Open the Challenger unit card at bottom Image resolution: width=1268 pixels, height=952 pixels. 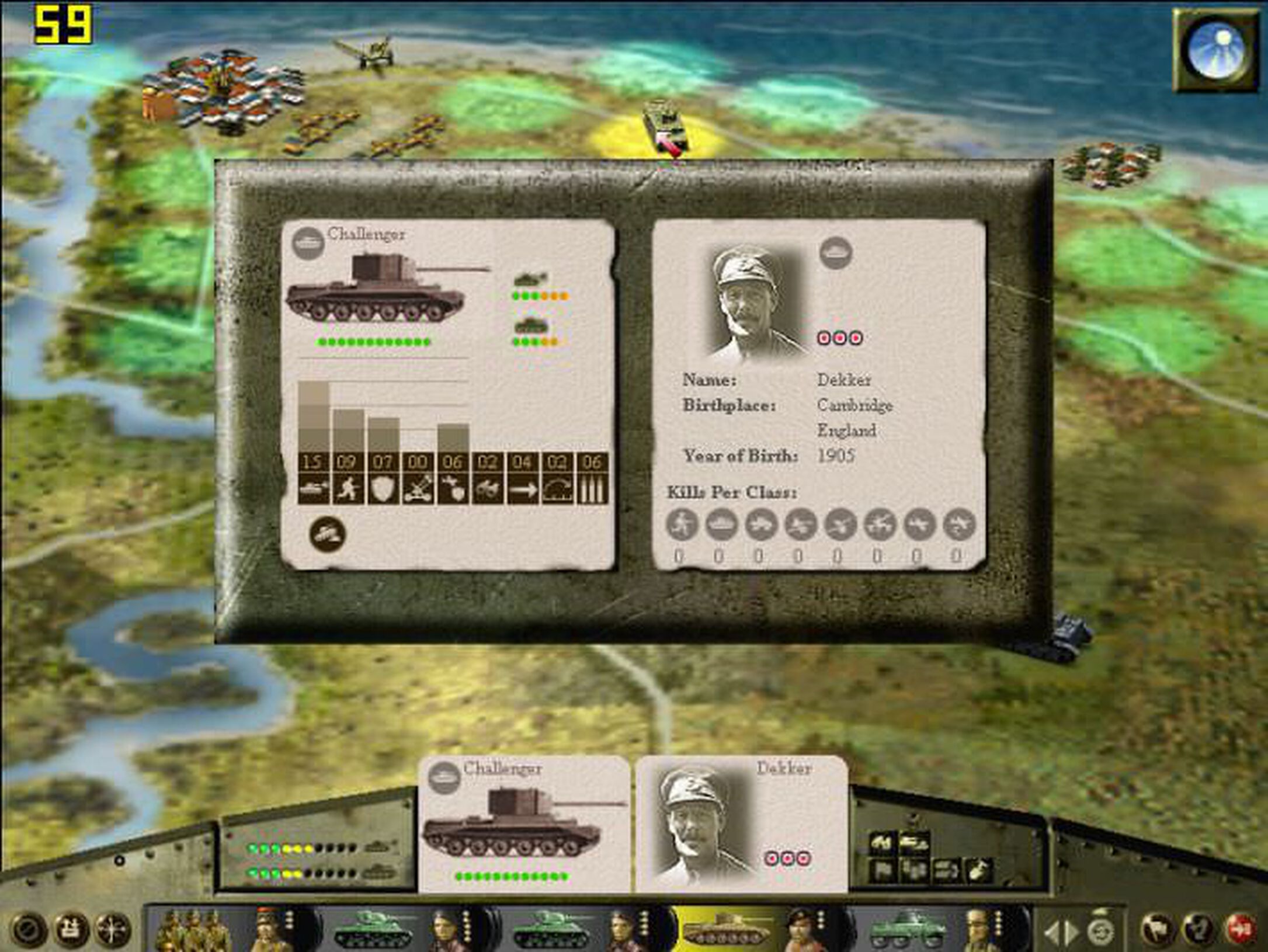(524, 824)
